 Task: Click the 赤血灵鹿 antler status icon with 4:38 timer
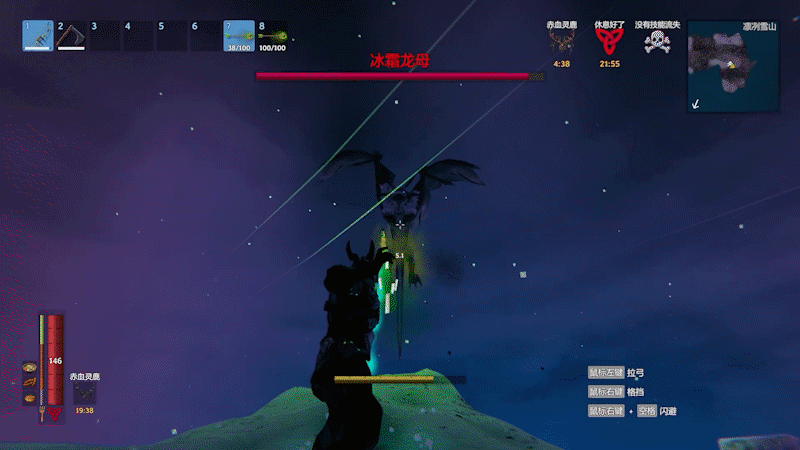[x=561, y=42]
